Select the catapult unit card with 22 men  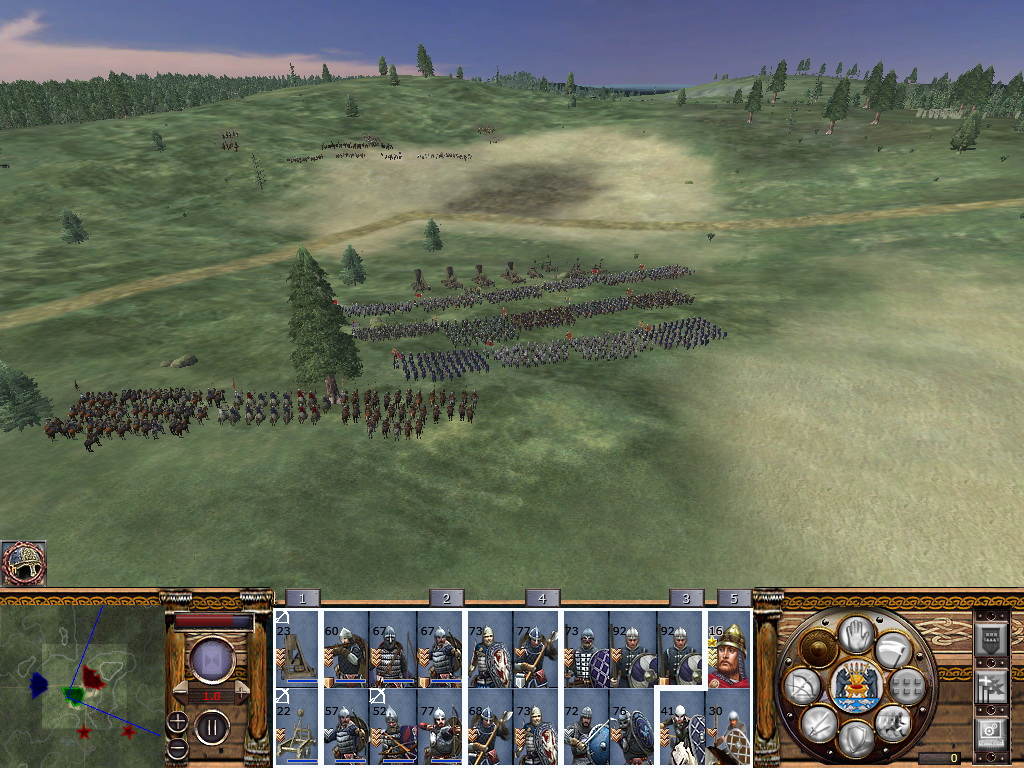tap(297, 727)
